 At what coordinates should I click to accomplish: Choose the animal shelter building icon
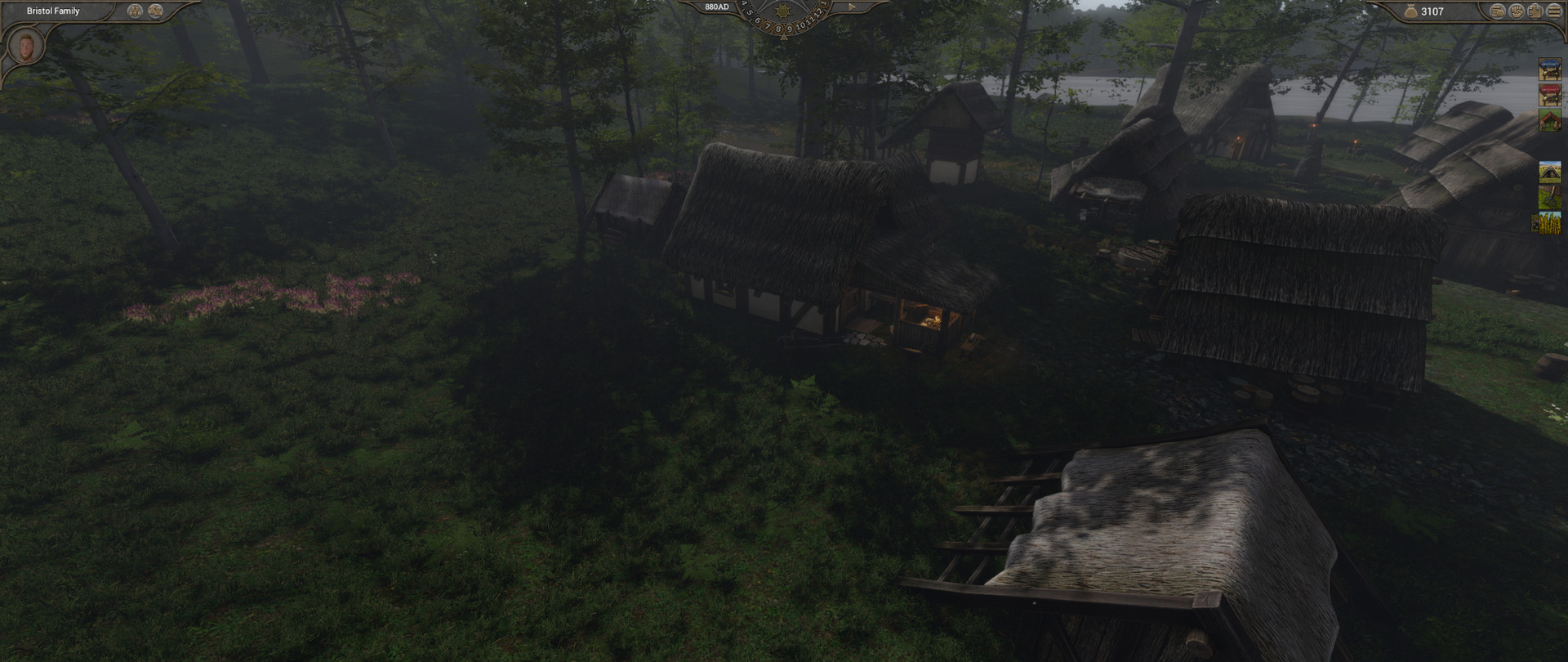(x=1551, y=119)
